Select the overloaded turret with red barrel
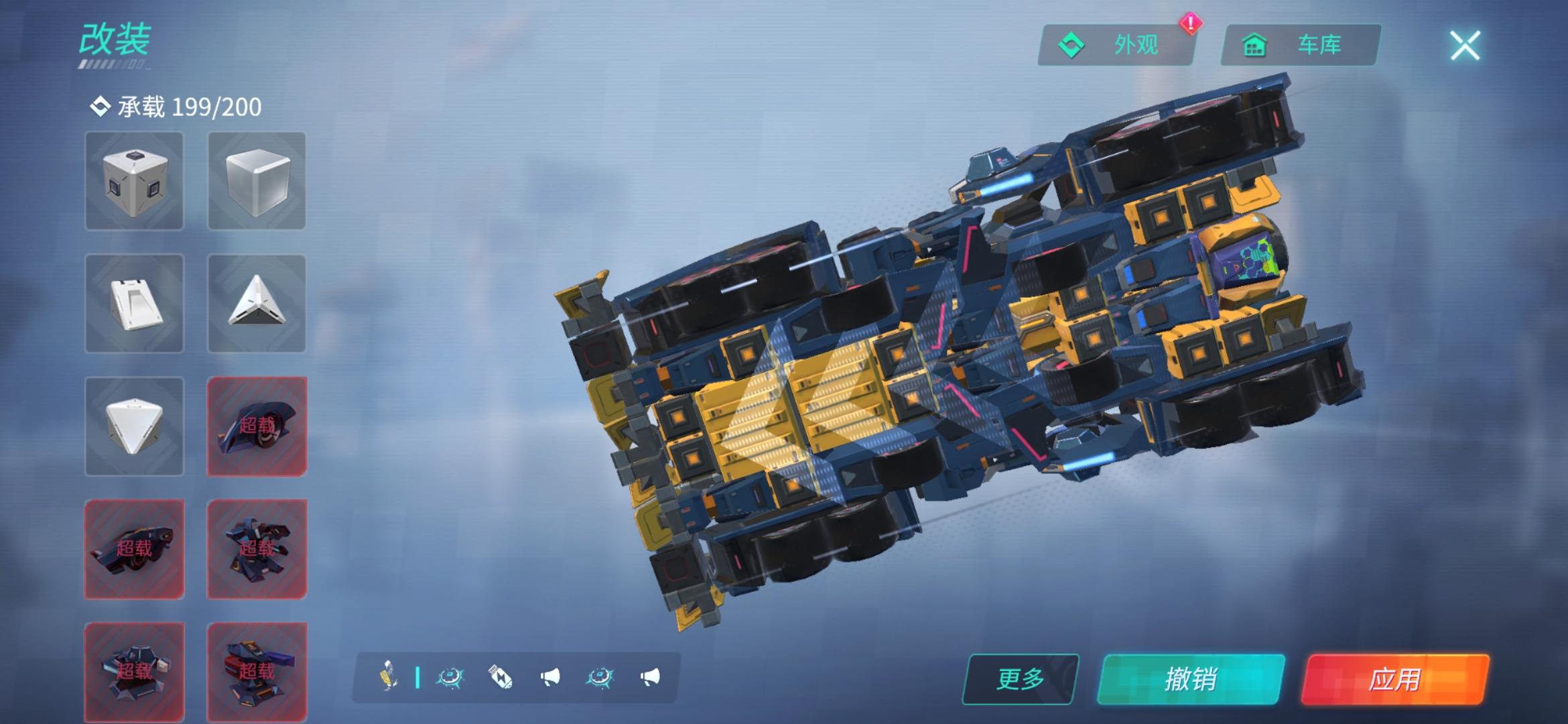This screenshot has width=1568, height=724. pos(257,670)
